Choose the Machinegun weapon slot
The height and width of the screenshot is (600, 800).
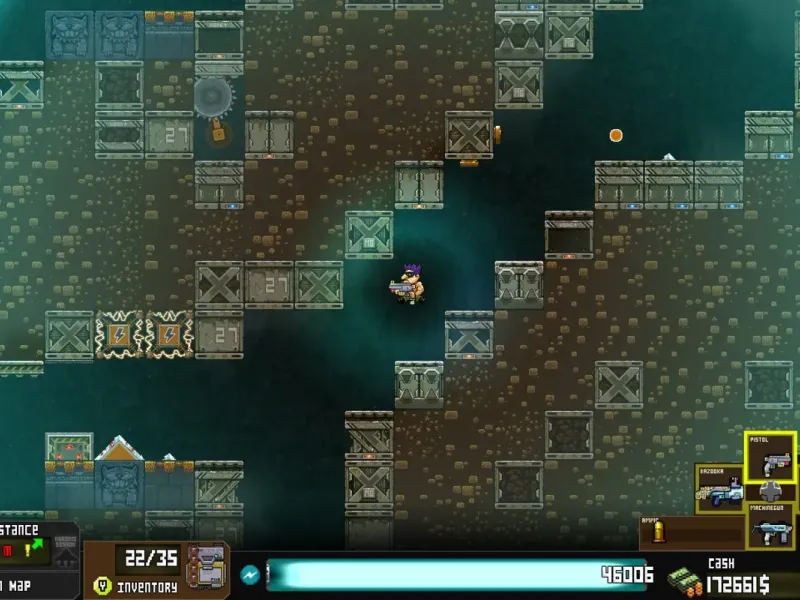click(x=770, y=524)
